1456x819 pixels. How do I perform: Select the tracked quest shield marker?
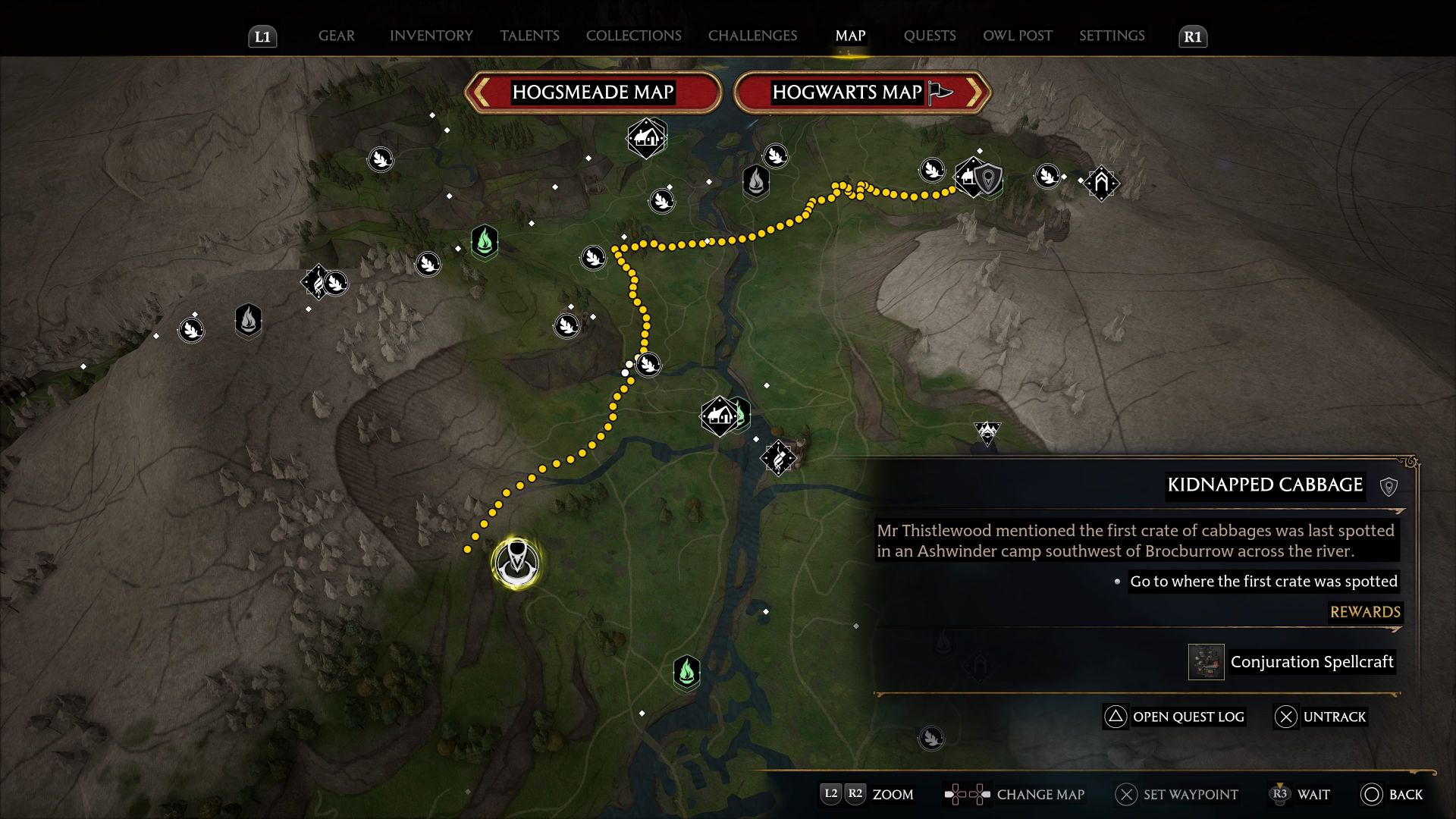click(988, 179)
